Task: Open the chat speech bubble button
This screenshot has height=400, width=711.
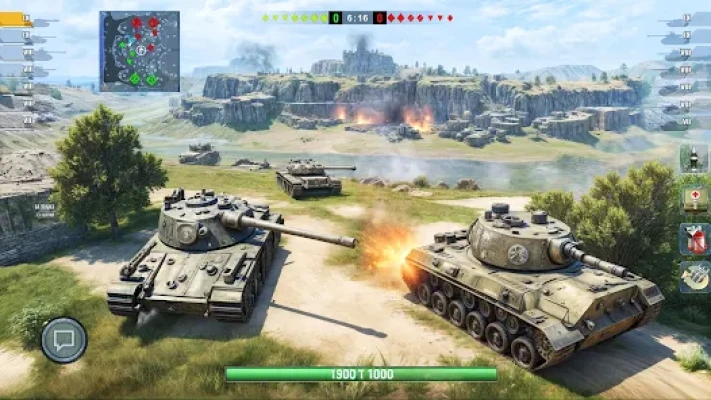Action: point(64,340)
